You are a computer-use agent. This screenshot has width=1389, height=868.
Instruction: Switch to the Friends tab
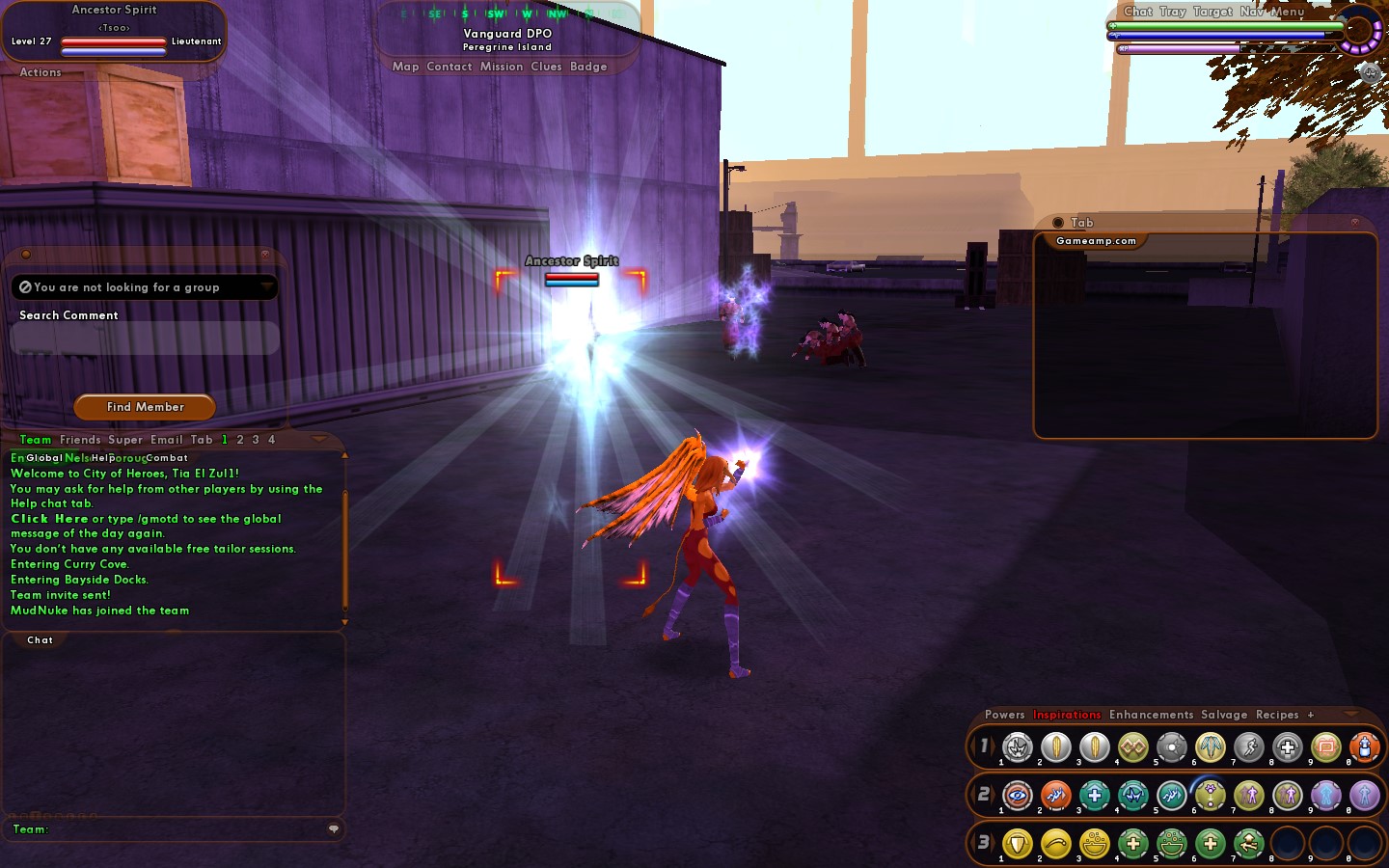point(80,440)
